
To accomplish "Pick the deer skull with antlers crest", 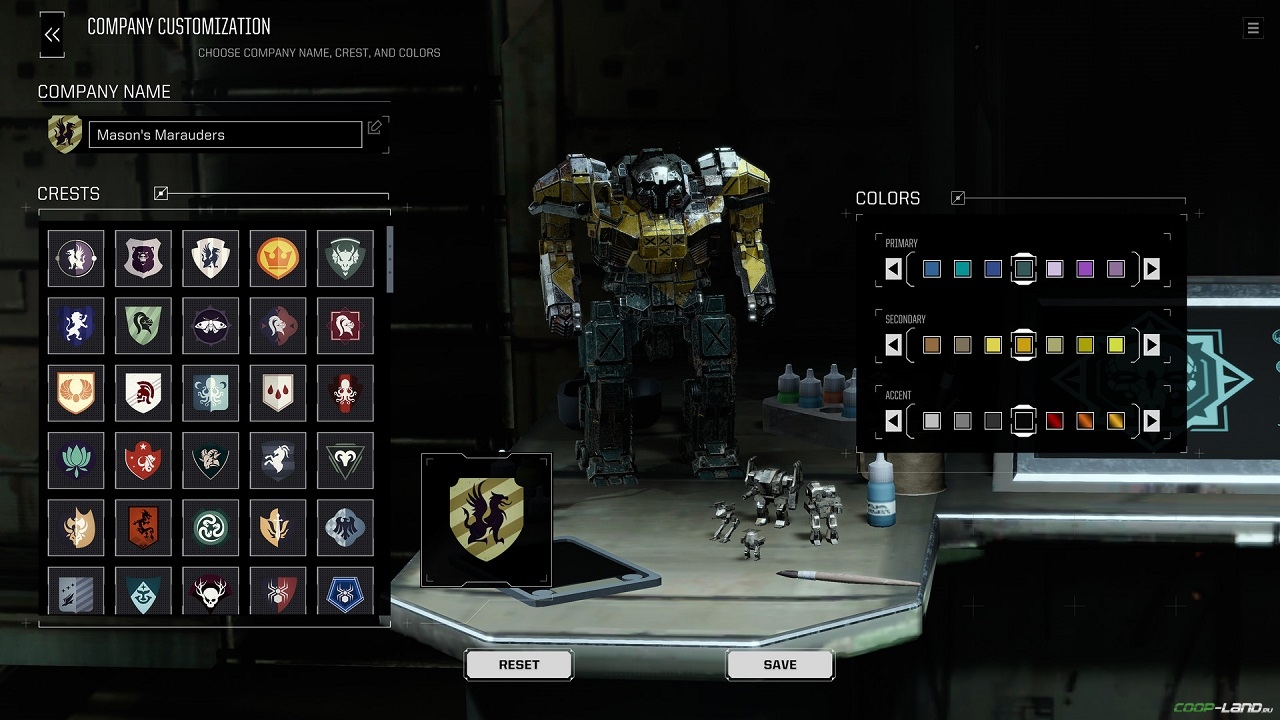I will click(211, 593).
